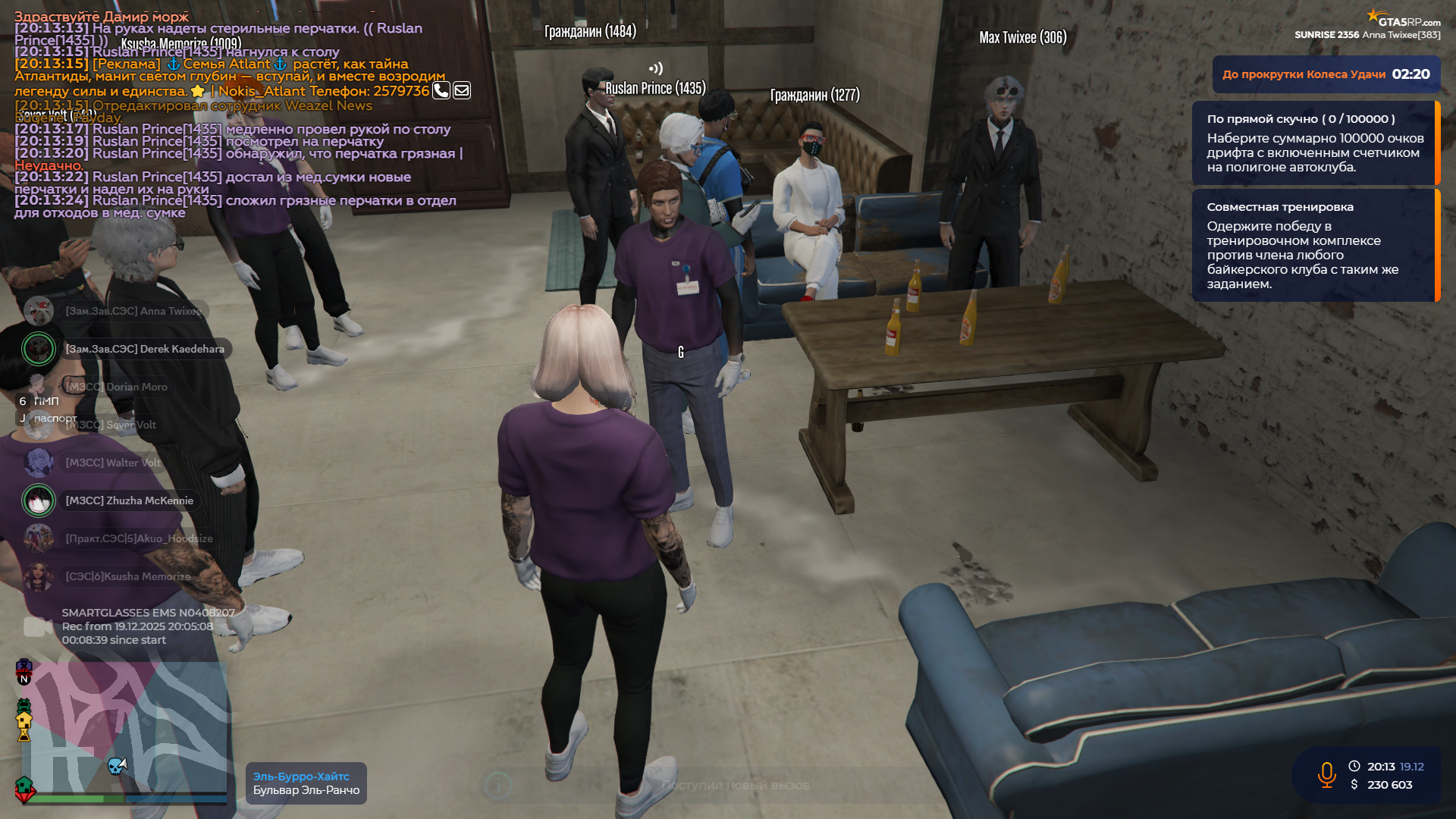This screenshot has width=1456, height=819.
Task: Click the clock icon next to 20:13
Action: [x=1354, y=766]
